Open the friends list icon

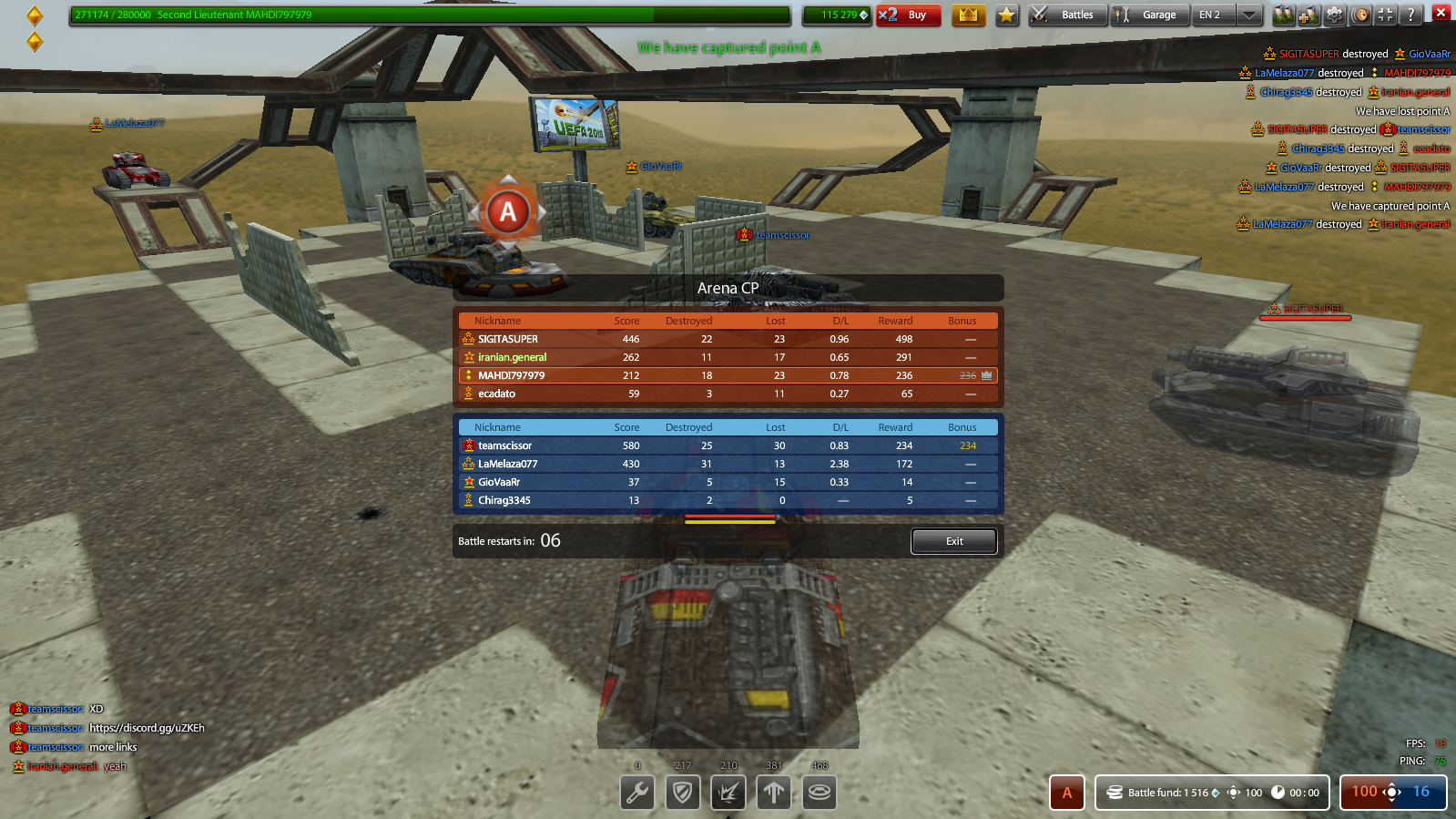[x=1283, y=15]
